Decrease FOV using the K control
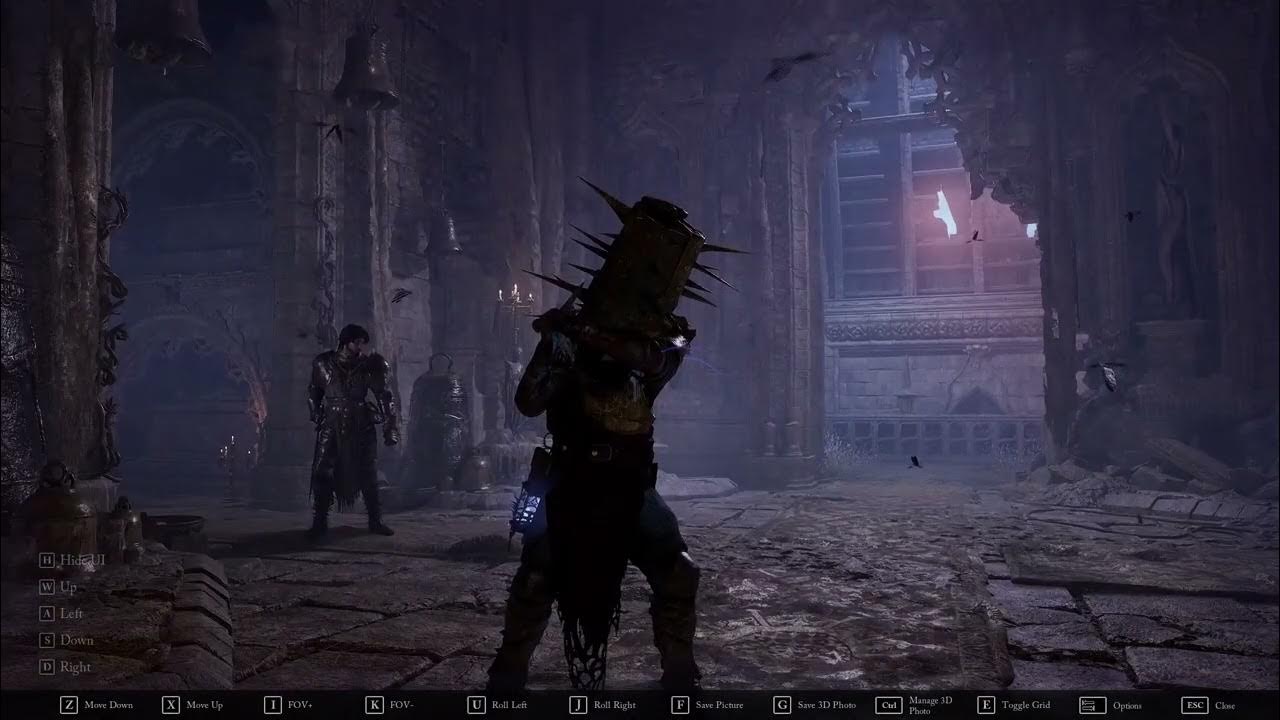This screenshot has width=1280, height=720. [x=372, y=704]
